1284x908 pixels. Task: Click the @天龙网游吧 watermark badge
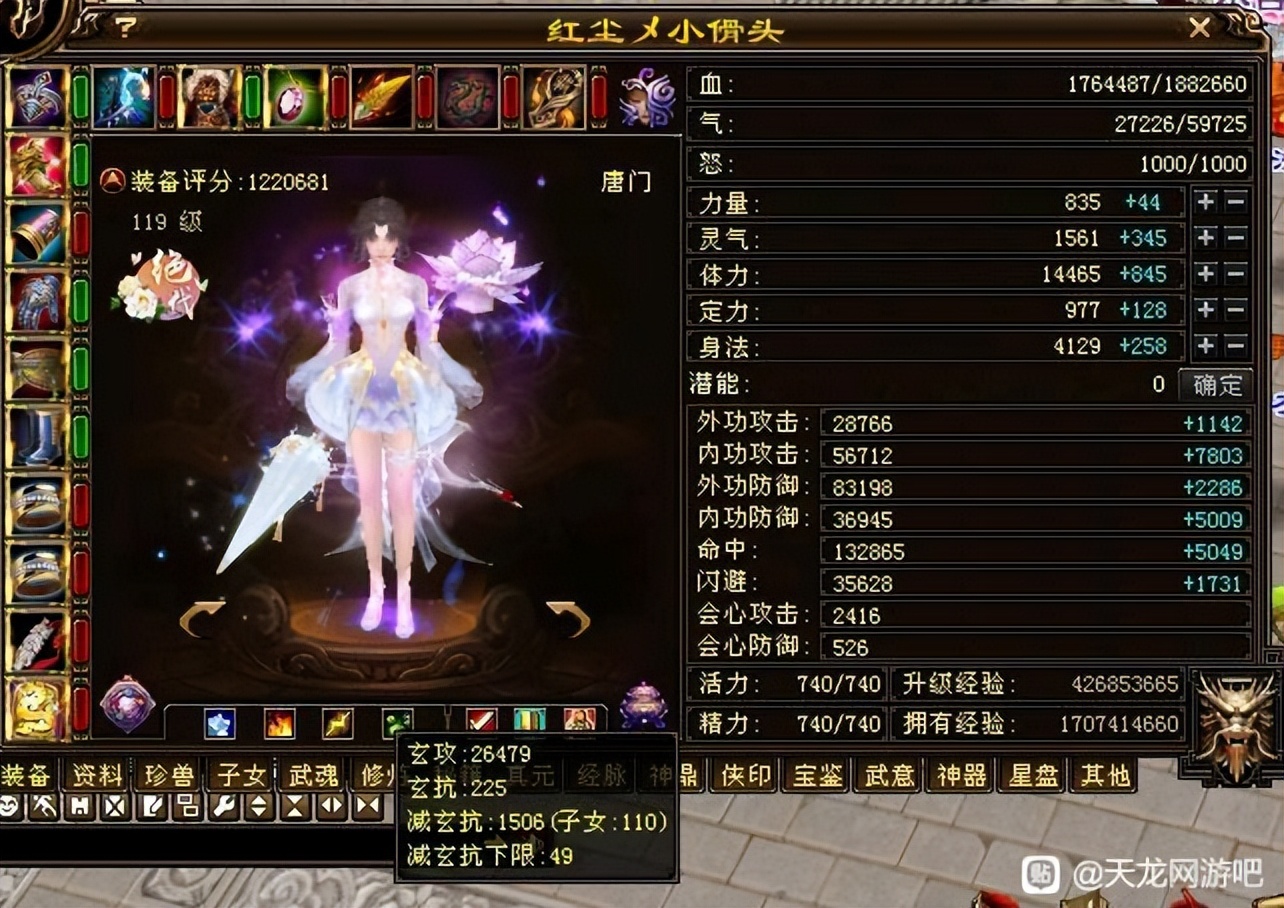1170,871
